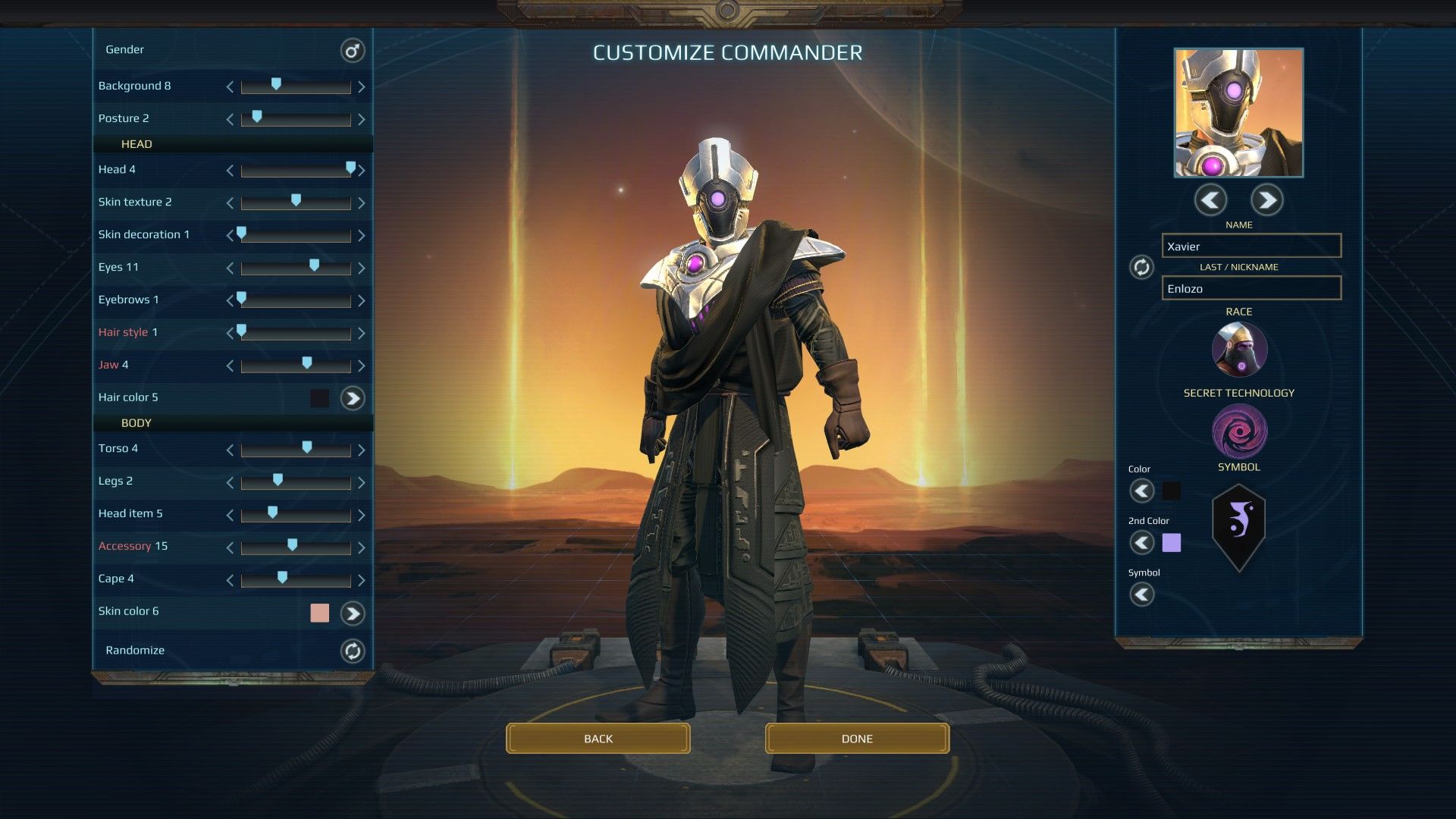Expand the Skin color 6 options arrow

click(x=351, y=613)
